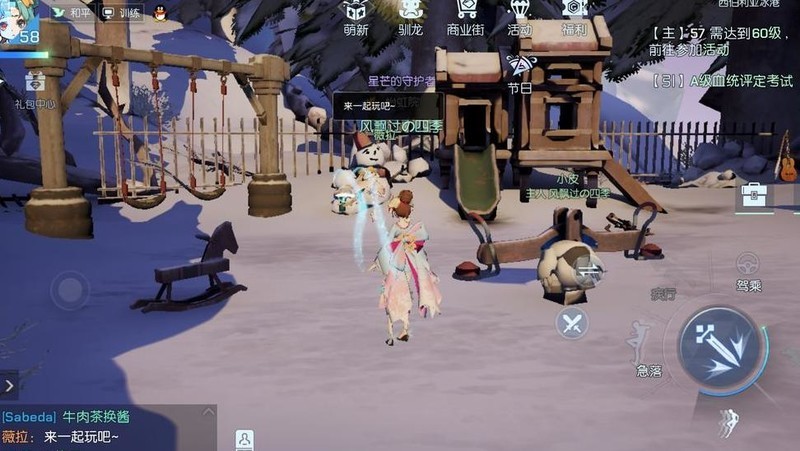
Task: Open the 福利 welfare rewards
Action: coord(574,17)
